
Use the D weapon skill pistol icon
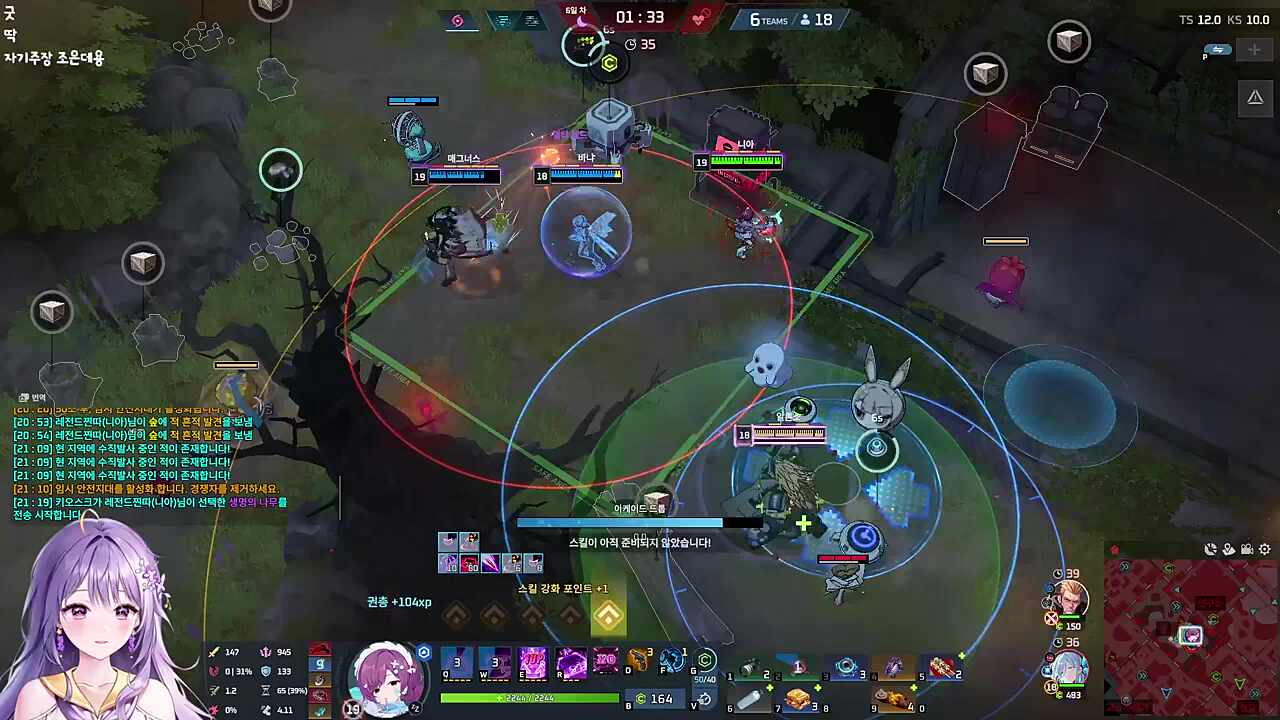coord(638,661)
